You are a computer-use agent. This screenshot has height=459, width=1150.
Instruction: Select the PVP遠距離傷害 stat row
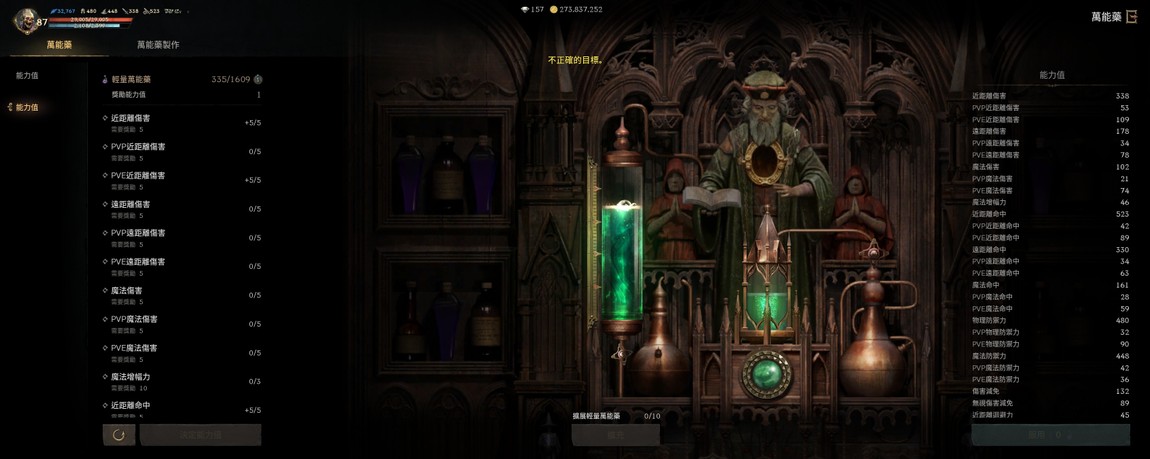coord(181,238)
